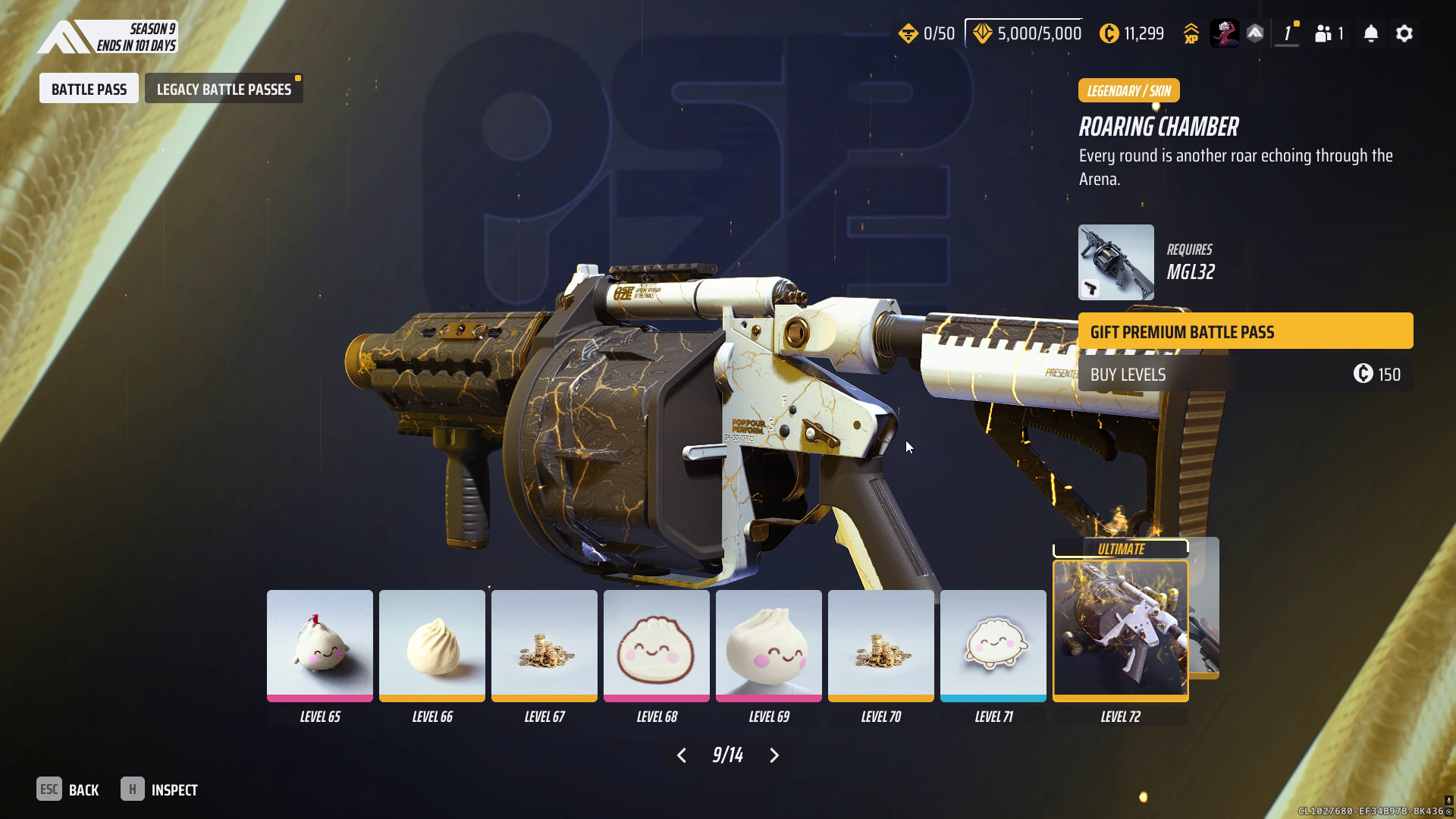Image resolution: width=1456 pixels, height=819 pixels.
Task: Click Gift Premium Battle Pass button
Action: [1245, 331]
